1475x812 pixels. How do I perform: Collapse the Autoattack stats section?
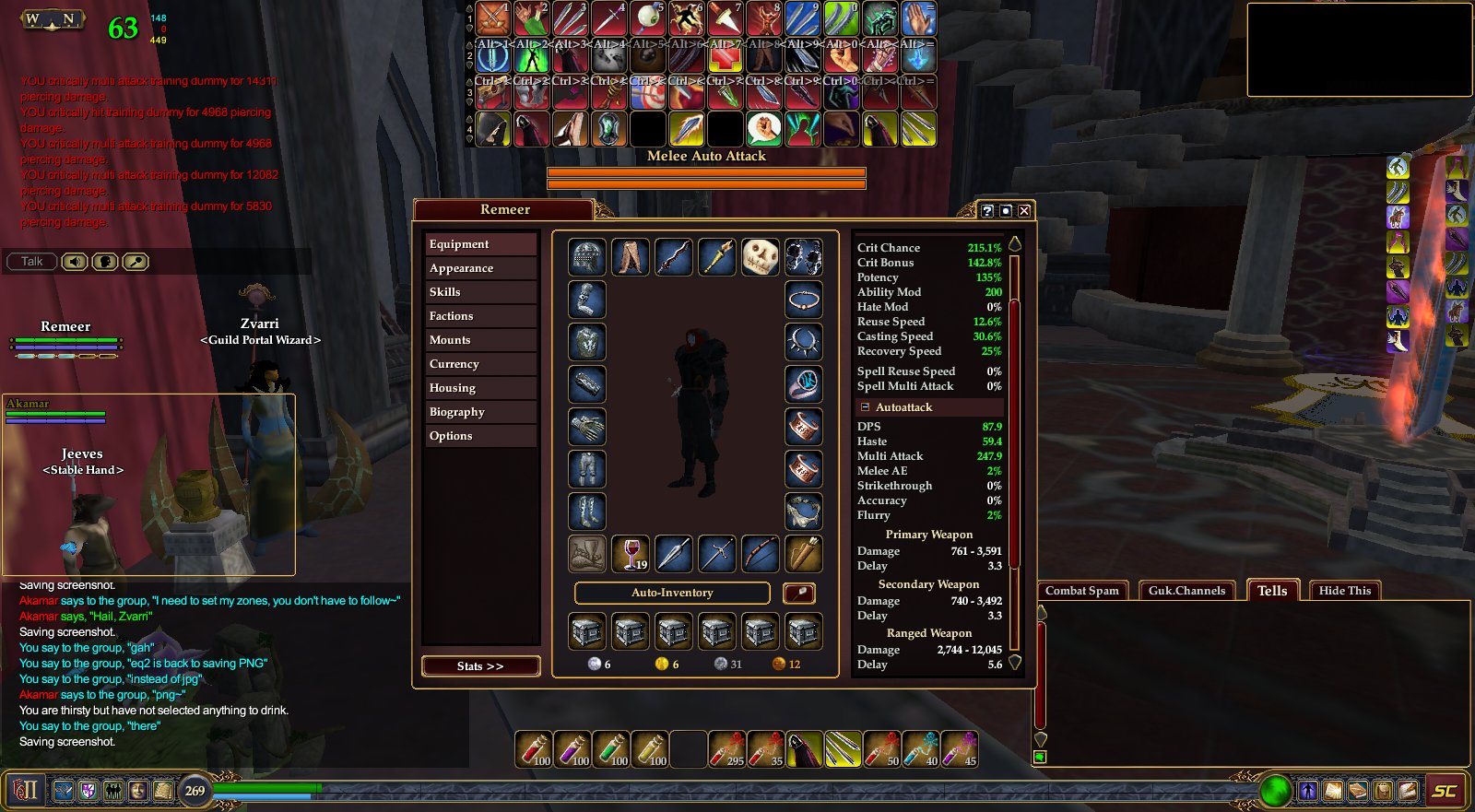coord(865,407)
